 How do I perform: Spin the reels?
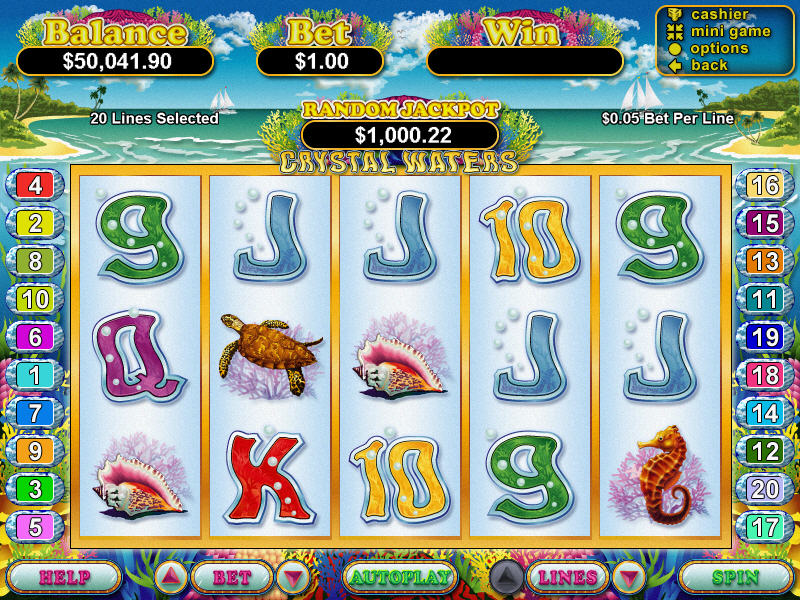pos(735,577)
